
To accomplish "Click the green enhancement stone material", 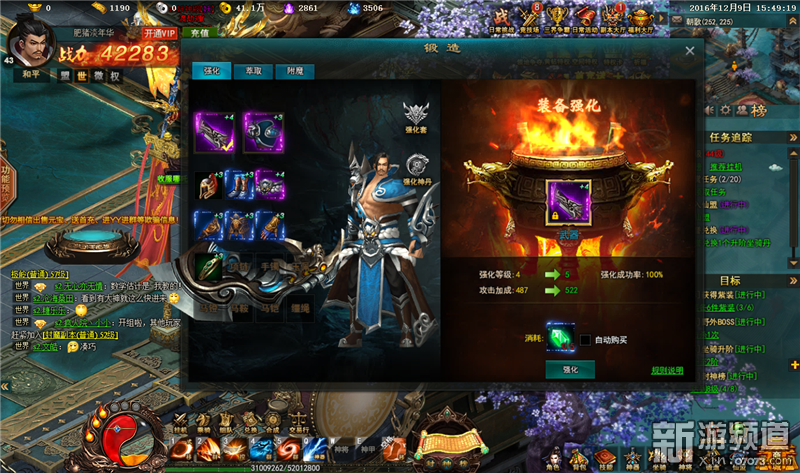I will (x=560, y=337).
